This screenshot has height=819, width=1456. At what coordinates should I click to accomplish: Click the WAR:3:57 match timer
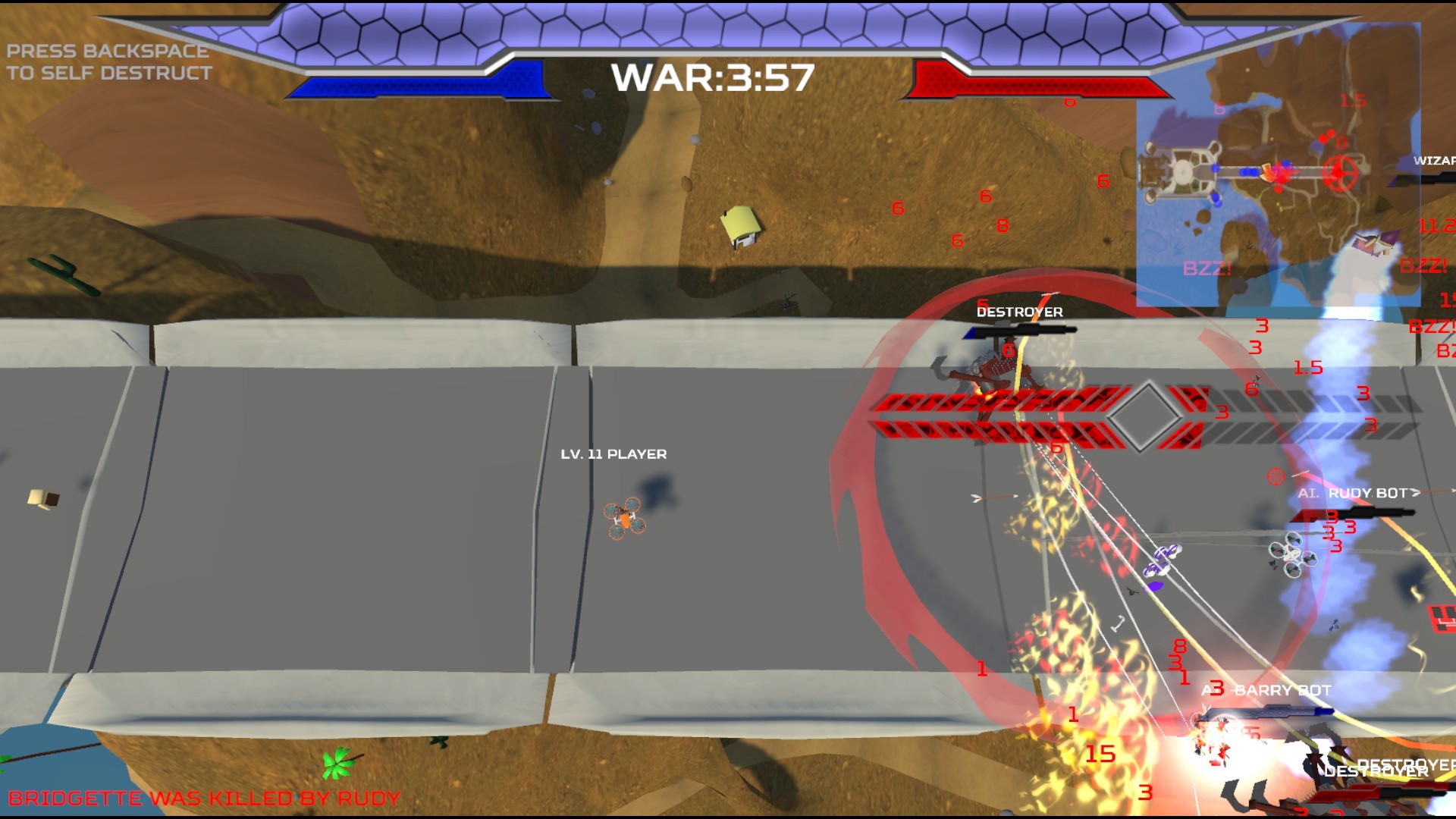tap(714, 77)
